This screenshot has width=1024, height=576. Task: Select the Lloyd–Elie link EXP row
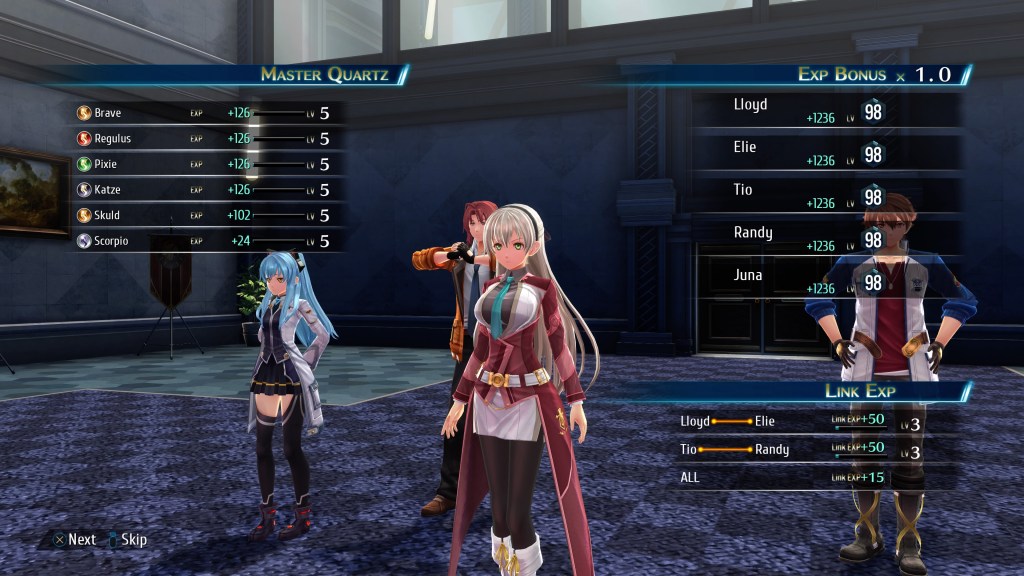pos(810,422)
